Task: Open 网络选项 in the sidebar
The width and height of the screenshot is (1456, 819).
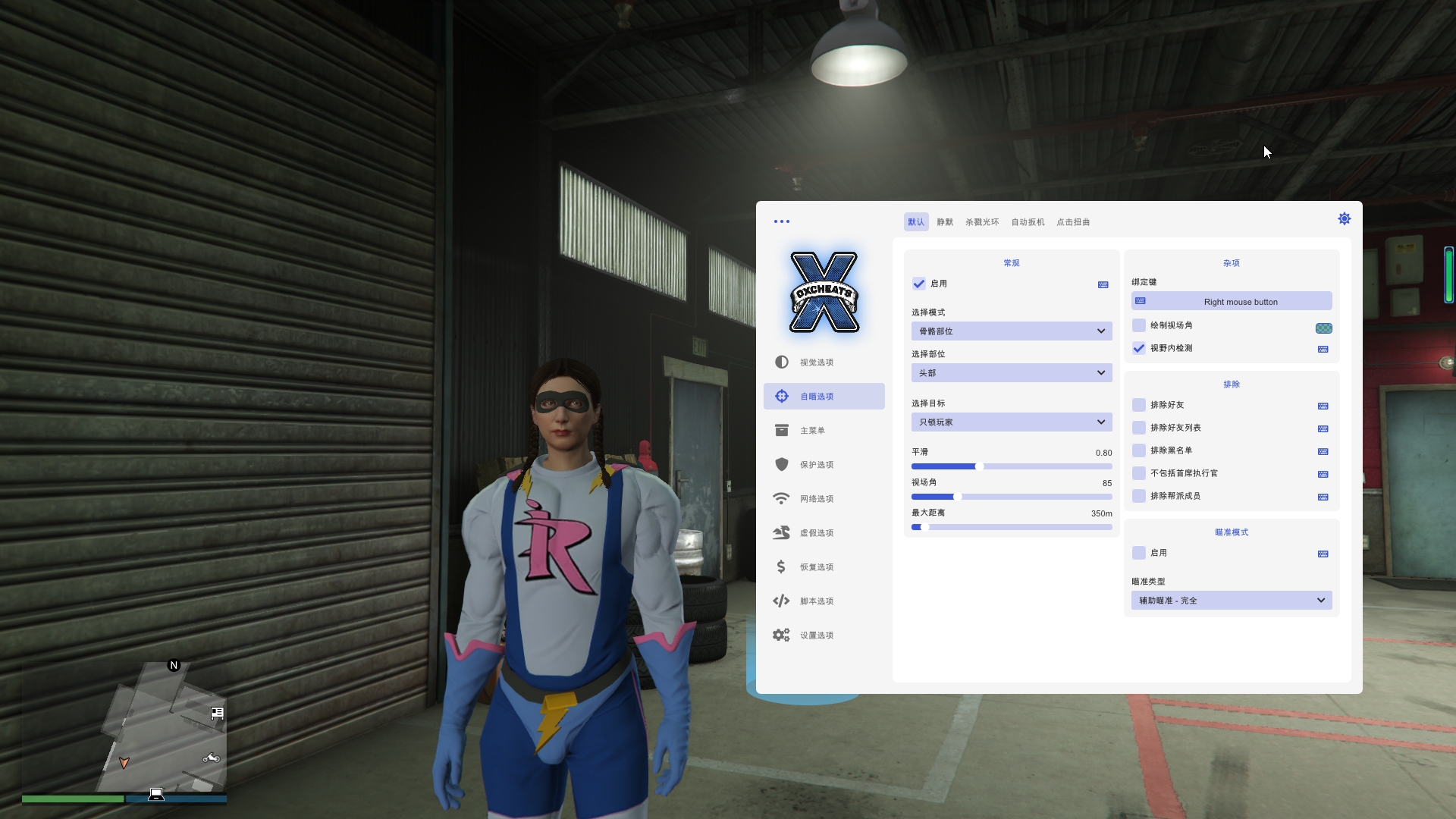Action: click(x=816, y=499)
